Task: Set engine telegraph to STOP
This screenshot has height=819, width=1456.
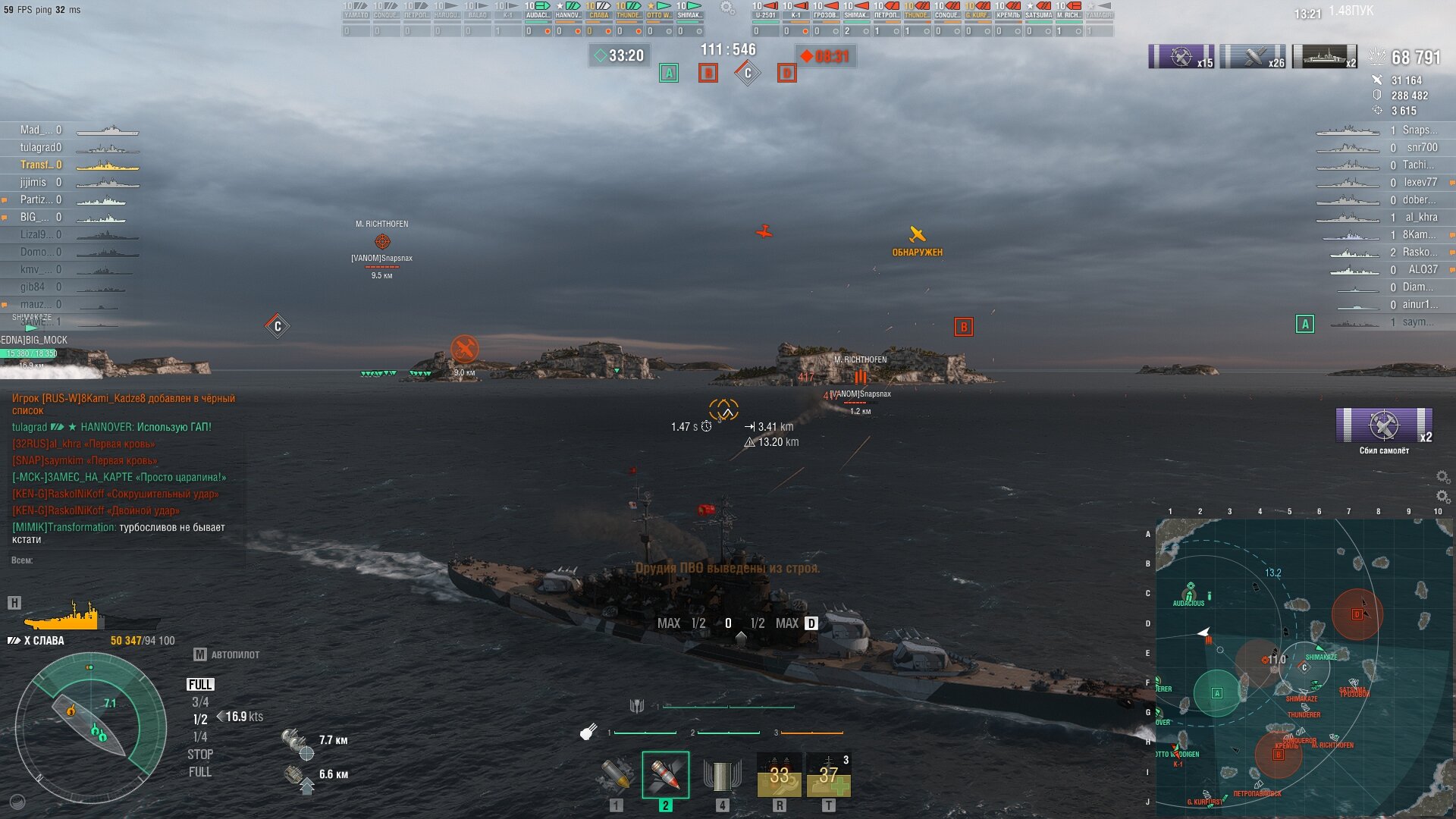Action: pyautogui.click(x=200, y=755)
